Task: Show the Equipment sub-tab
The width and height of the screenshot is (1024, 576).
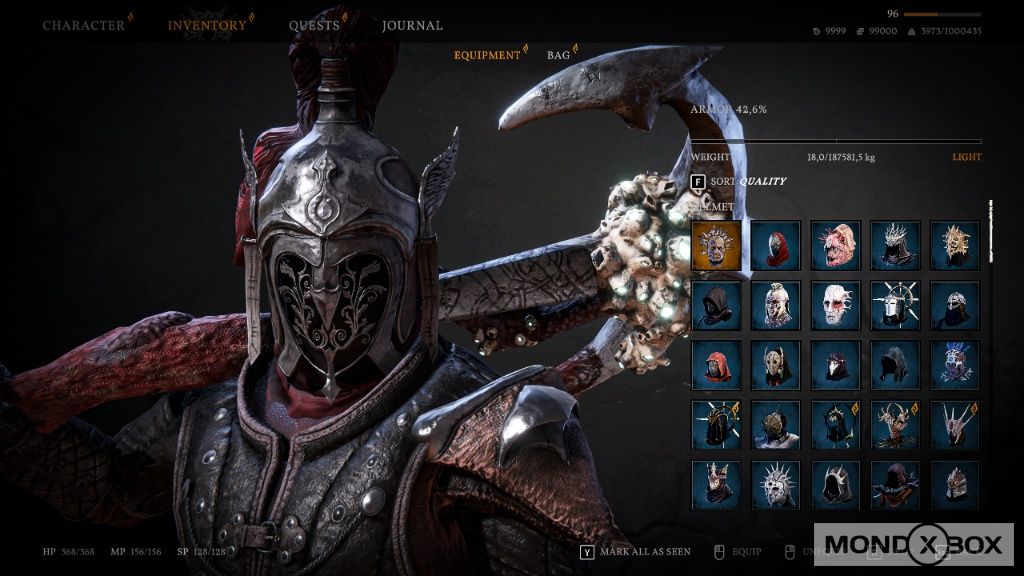Action: (487, 55)
